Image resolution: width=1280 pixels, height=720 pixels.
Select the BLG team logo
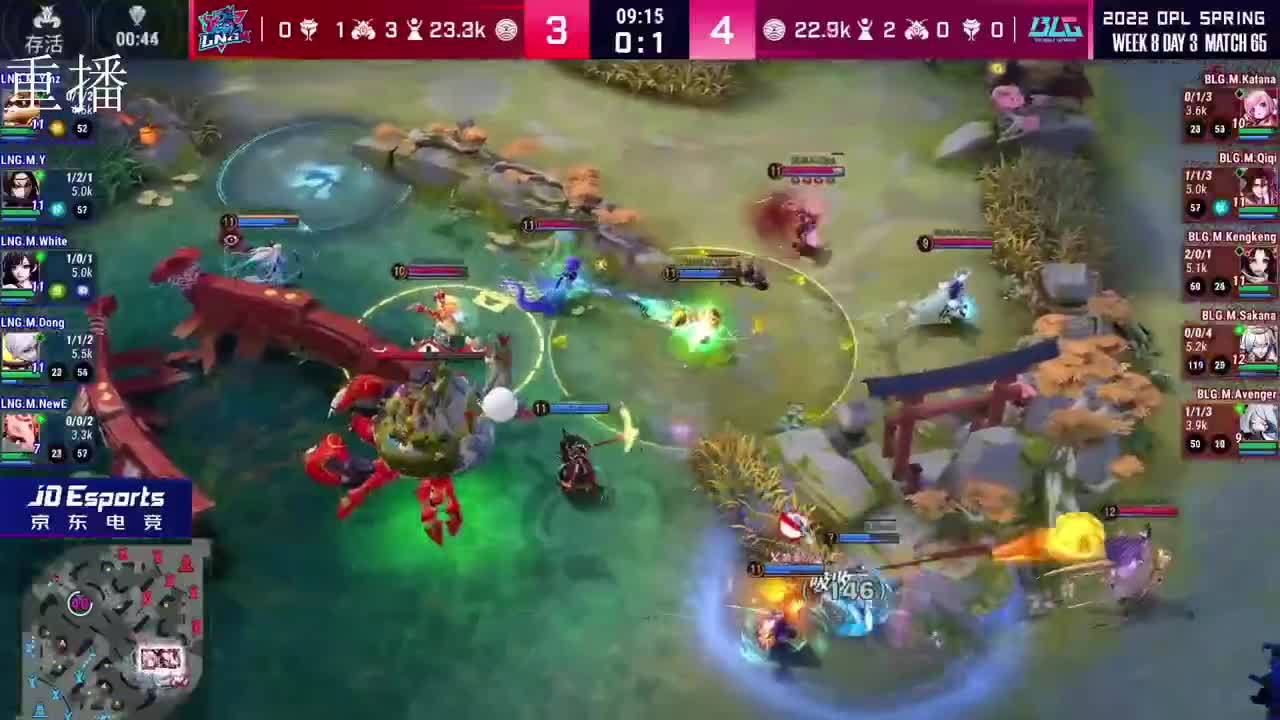pos(1058,28)
